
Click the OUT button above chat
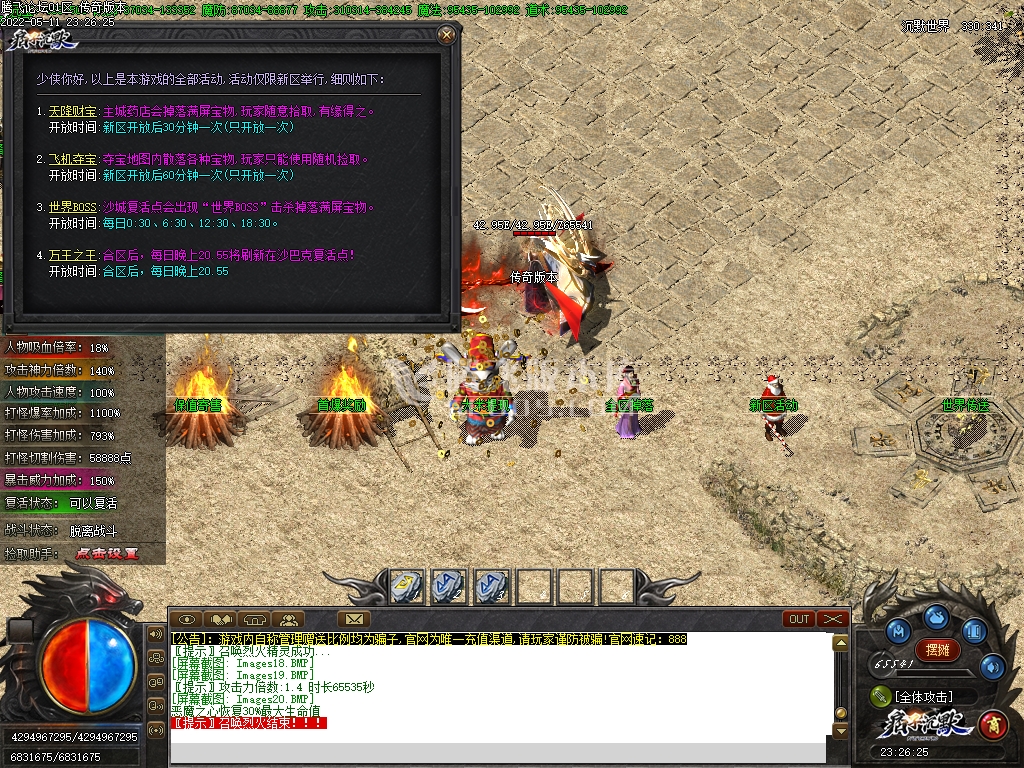(x=798, y=619)
